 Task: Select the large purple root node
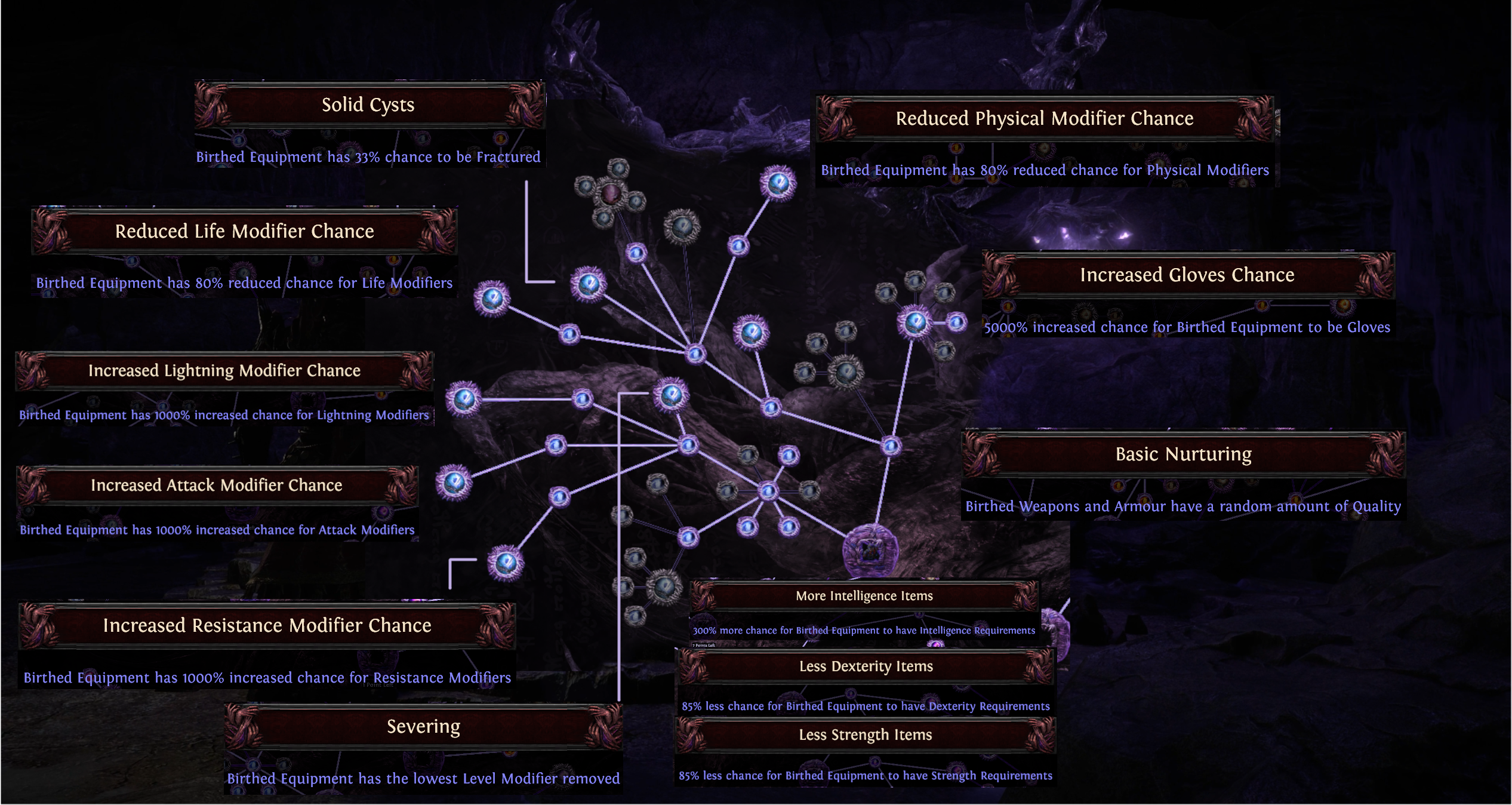click(870, 551)
